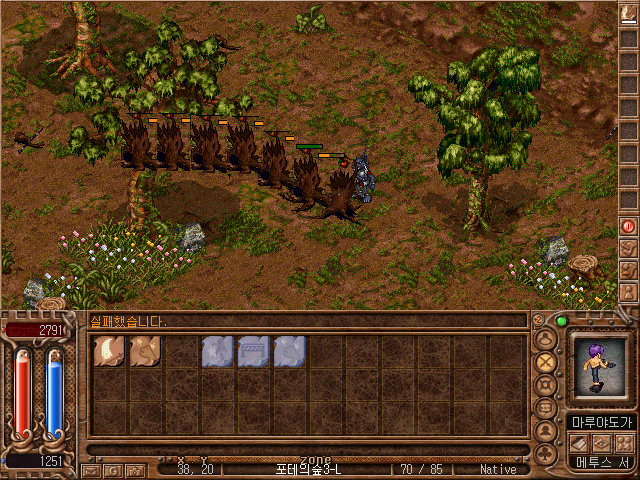Pick the grey card-shaped stone item in inventory
This screenshot has width=640, height=480.
253,351
